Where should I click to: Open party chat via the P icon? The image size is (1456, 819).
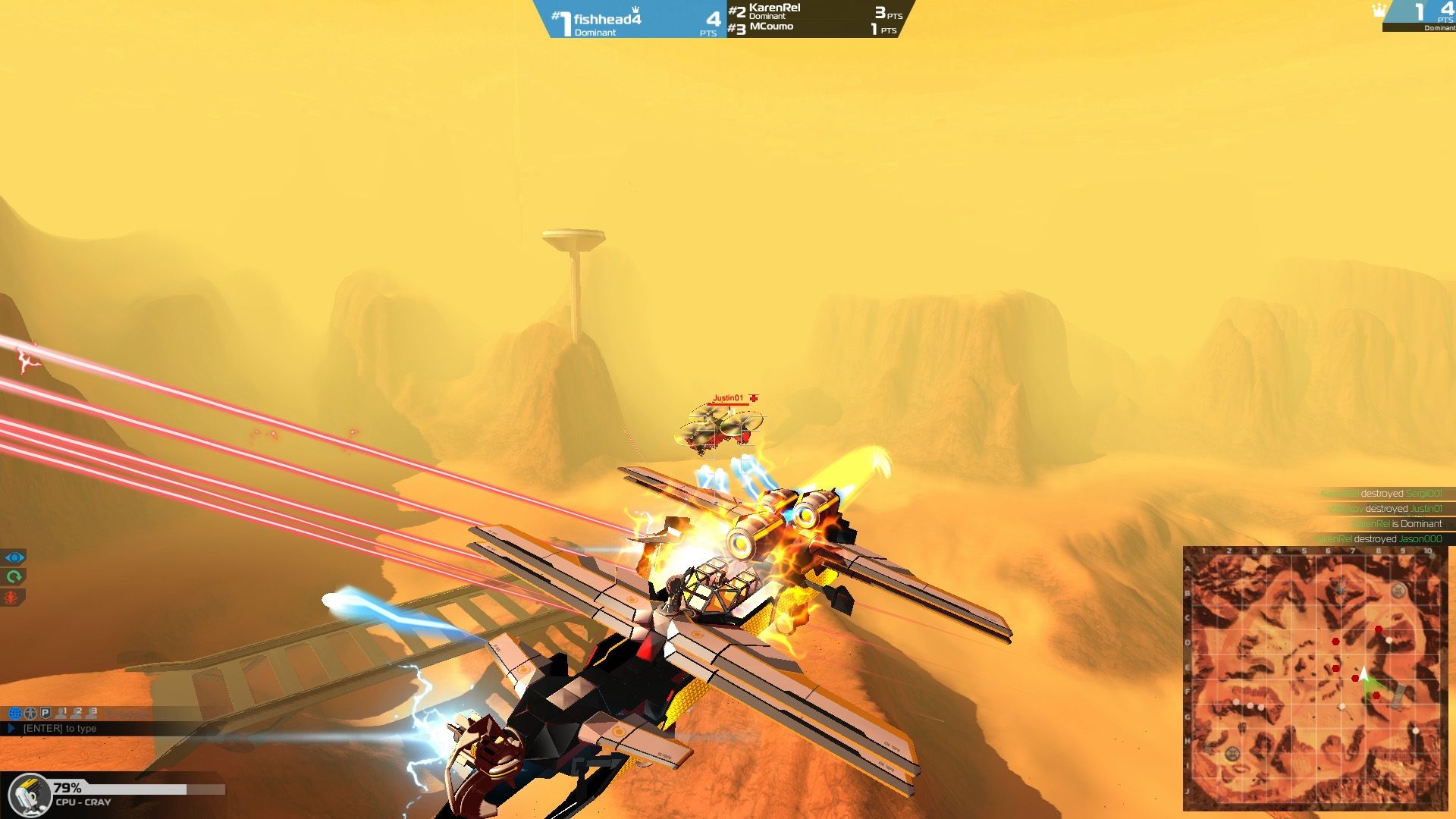click(x=45, y=714)
